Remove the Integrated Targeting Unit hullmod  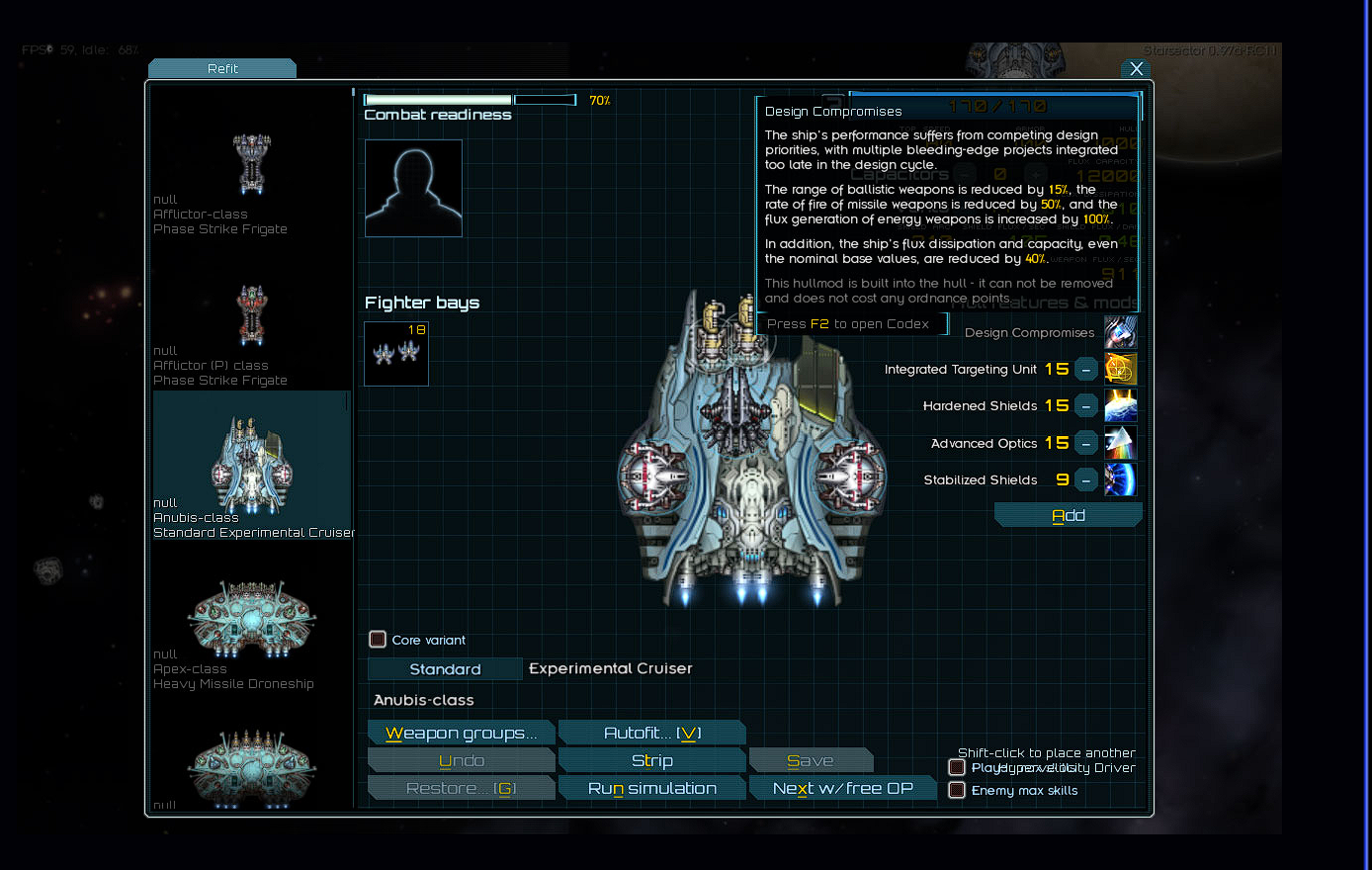[1086, 370]
